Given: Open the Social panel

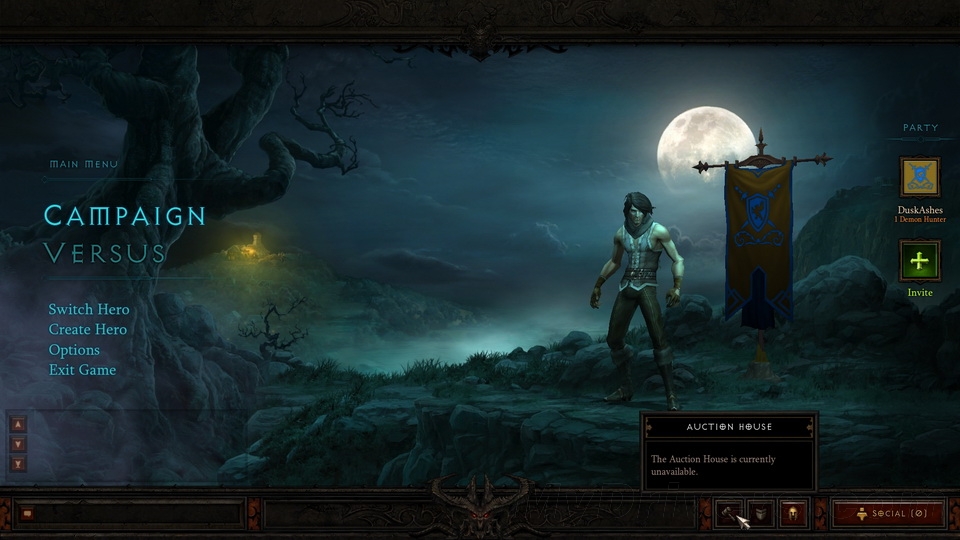Looking at the screenshot, I should coord(888,513).
